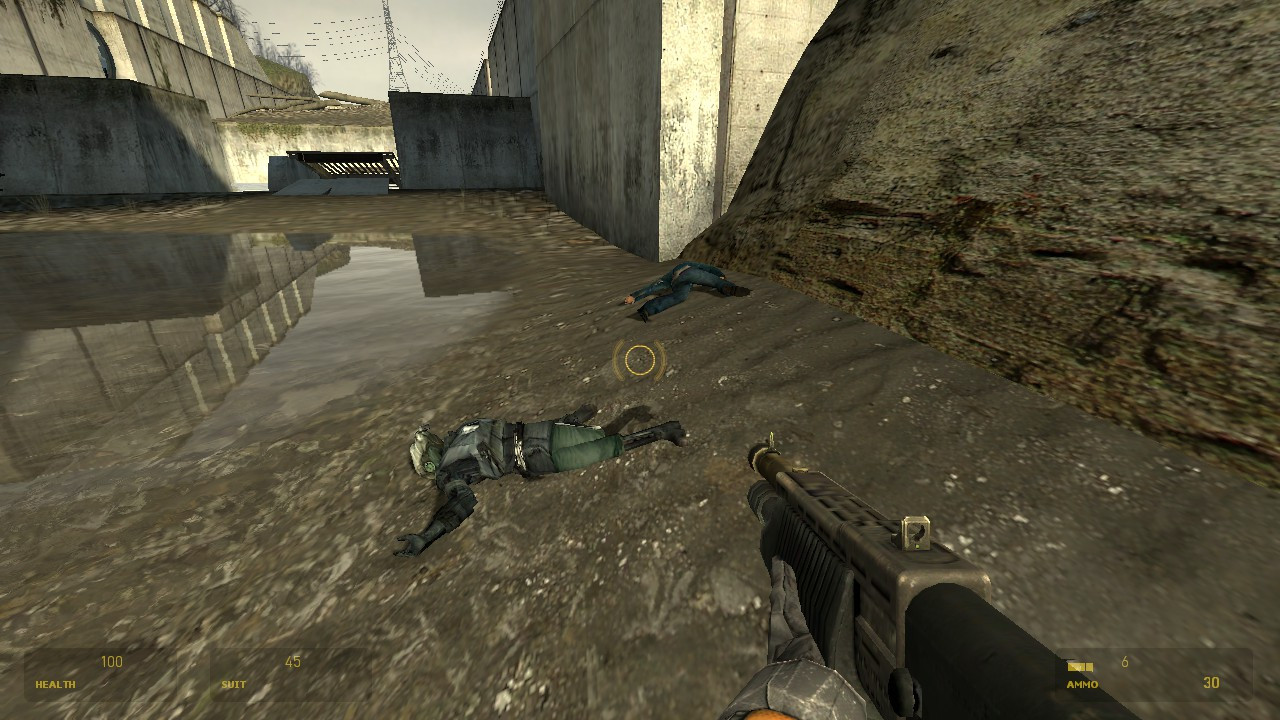Click the soldier's outstretched gloved hand
Viewport: 1280px width, 720px height.
point(410,545)
